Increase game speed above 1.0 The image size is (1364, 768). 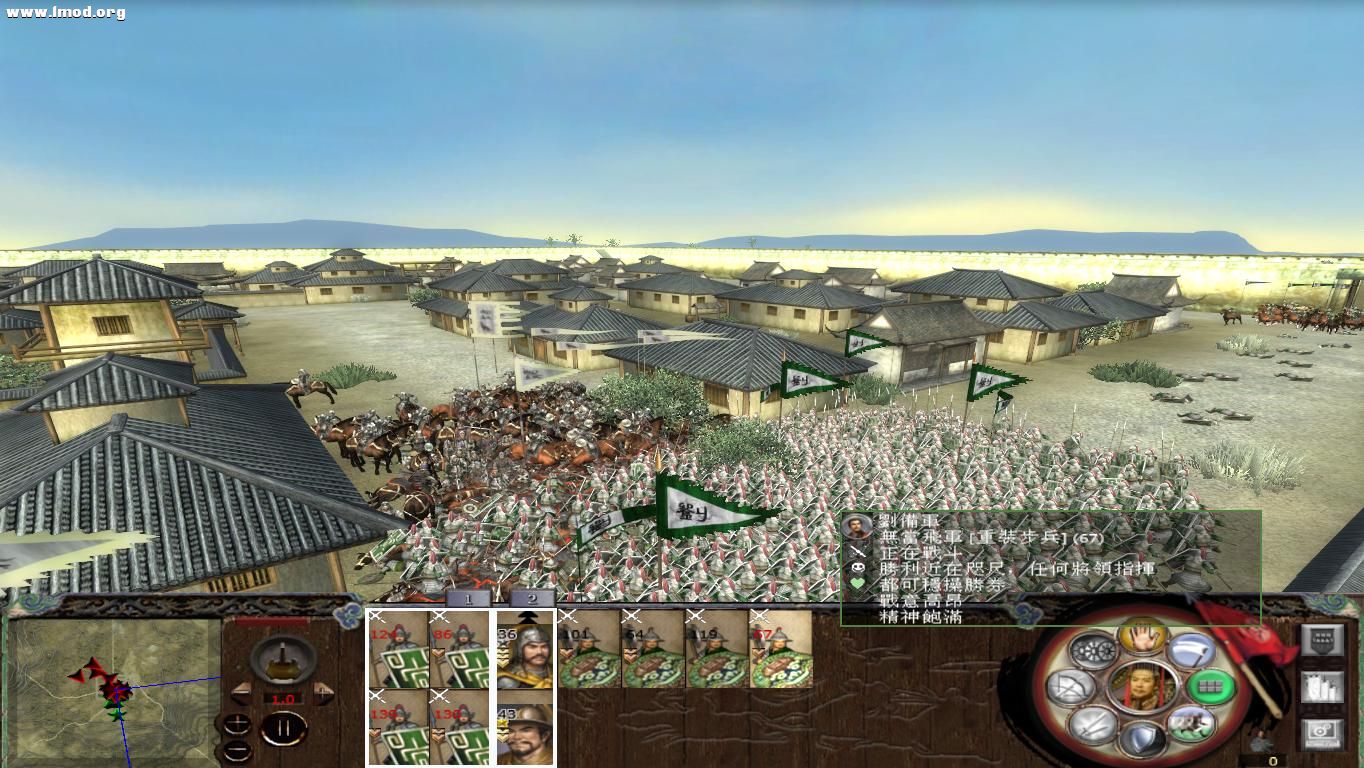tap(322, 694)
